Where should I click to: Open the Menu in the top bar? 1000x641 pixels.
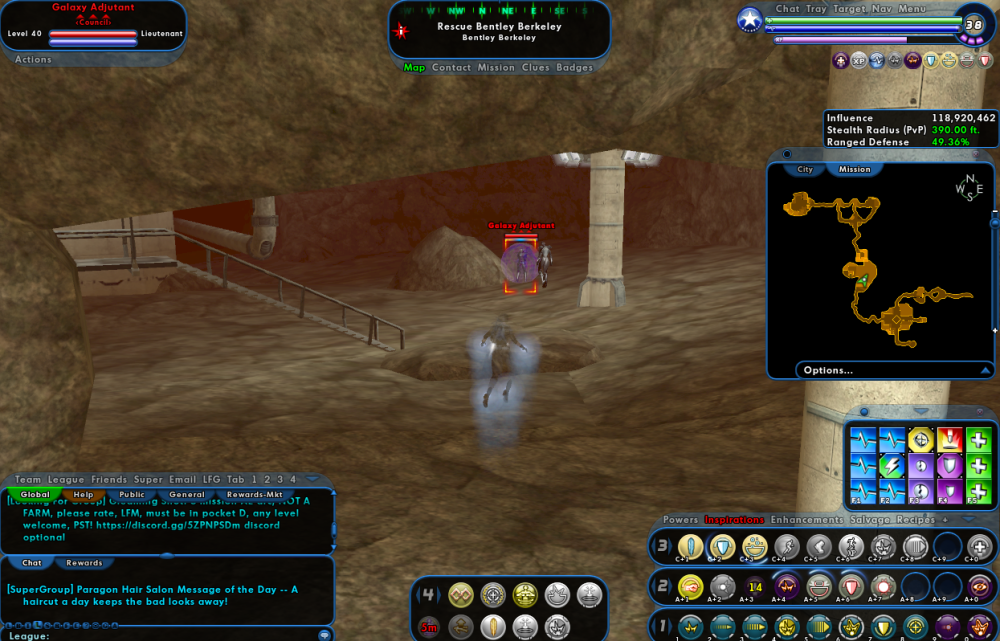tap(911, 9)
